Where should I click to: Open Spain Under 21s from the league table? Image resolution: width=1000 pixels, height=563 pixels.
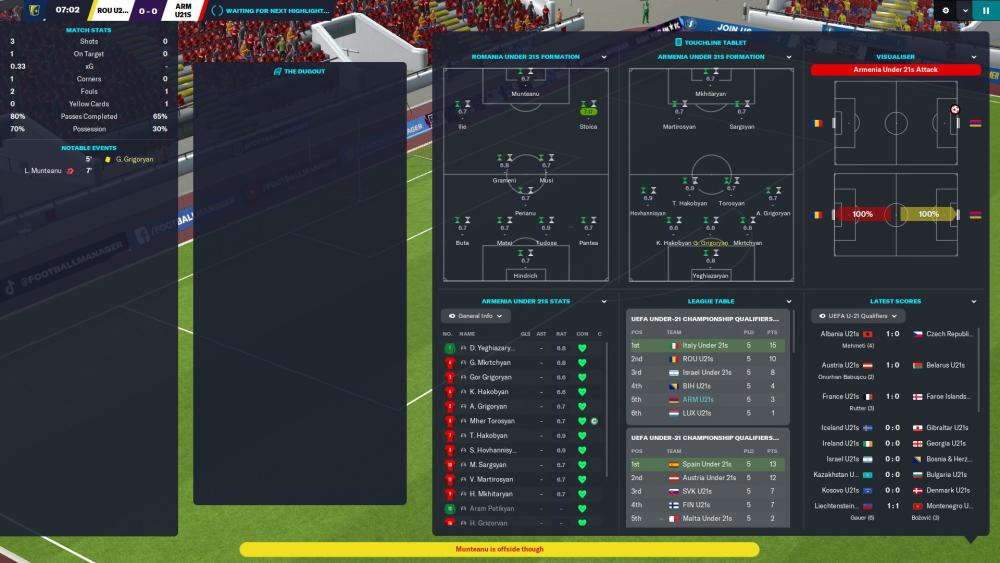tap(701, 464)
